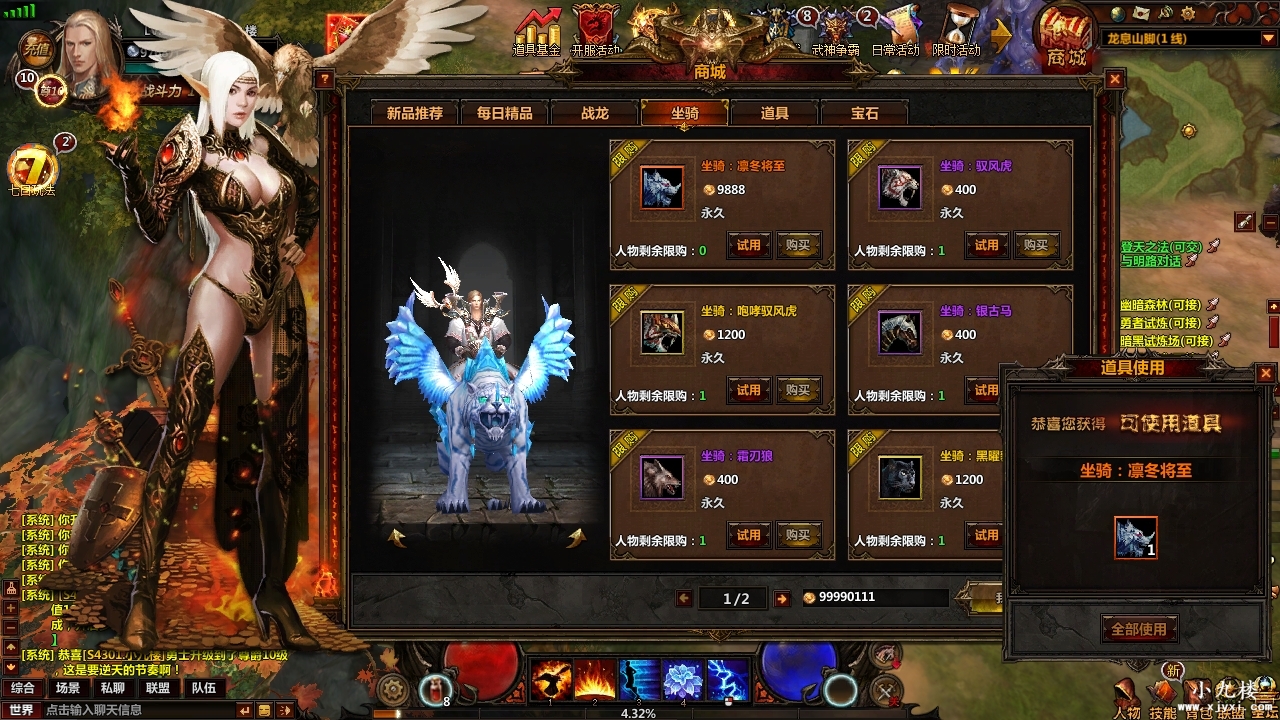This screenshot has height=720, width=1280.
Task: Try out the 凛冬将至 mount with 试用
Action: (x=749, y=245)
